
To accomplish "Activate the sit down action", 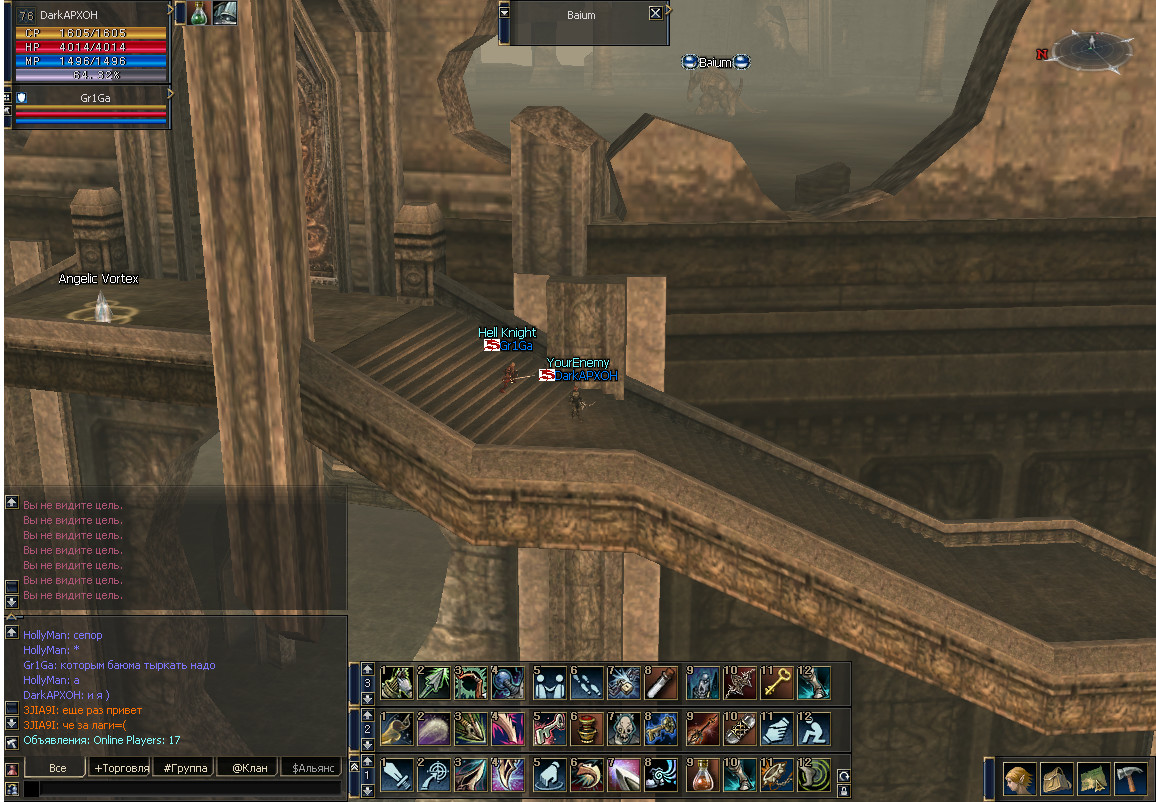I will pyautogui.click(x=815, y=729).
